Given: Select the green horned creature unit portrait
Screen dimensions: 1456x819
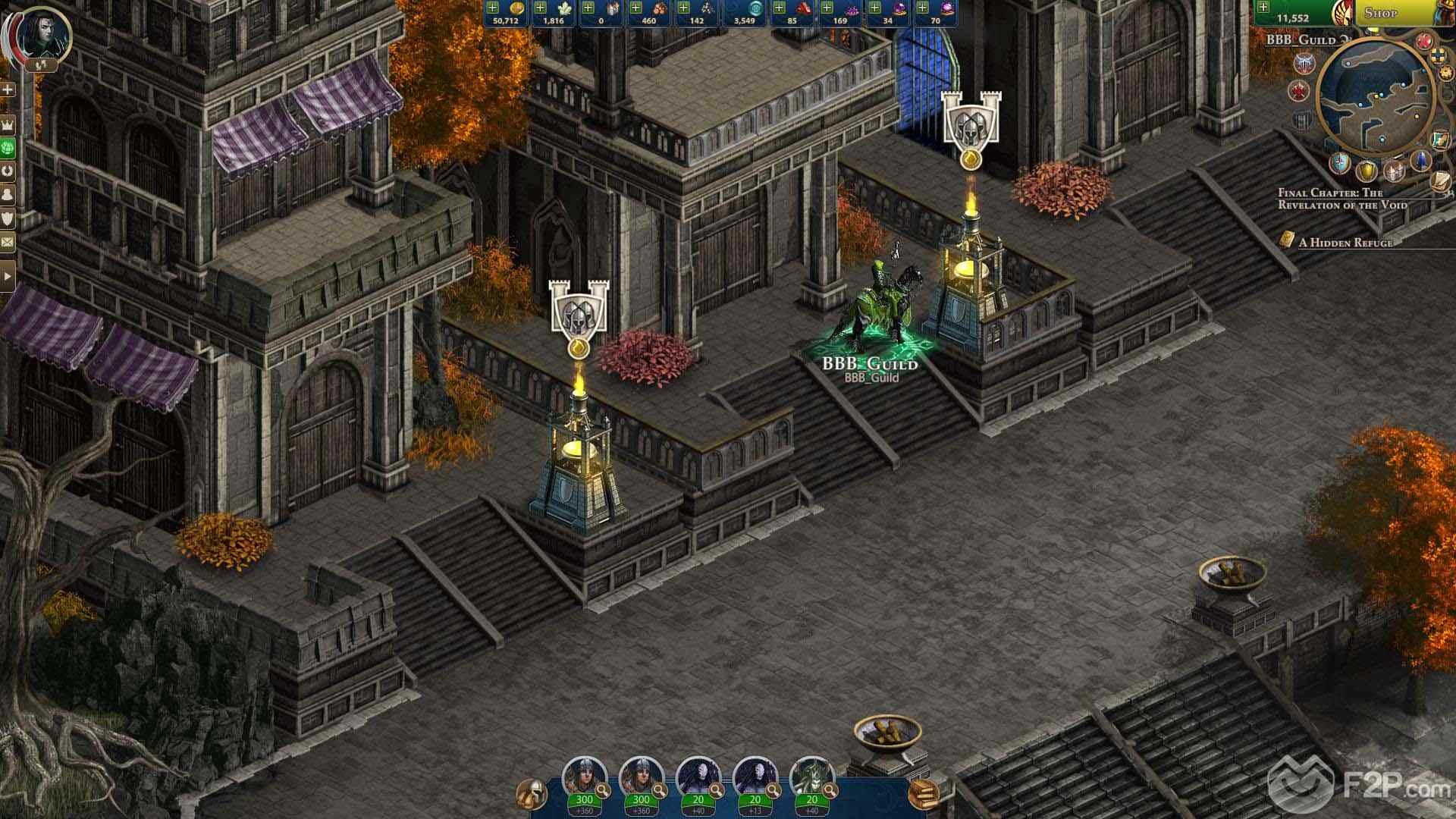Looking at the screenshot, I should [811, 777].
